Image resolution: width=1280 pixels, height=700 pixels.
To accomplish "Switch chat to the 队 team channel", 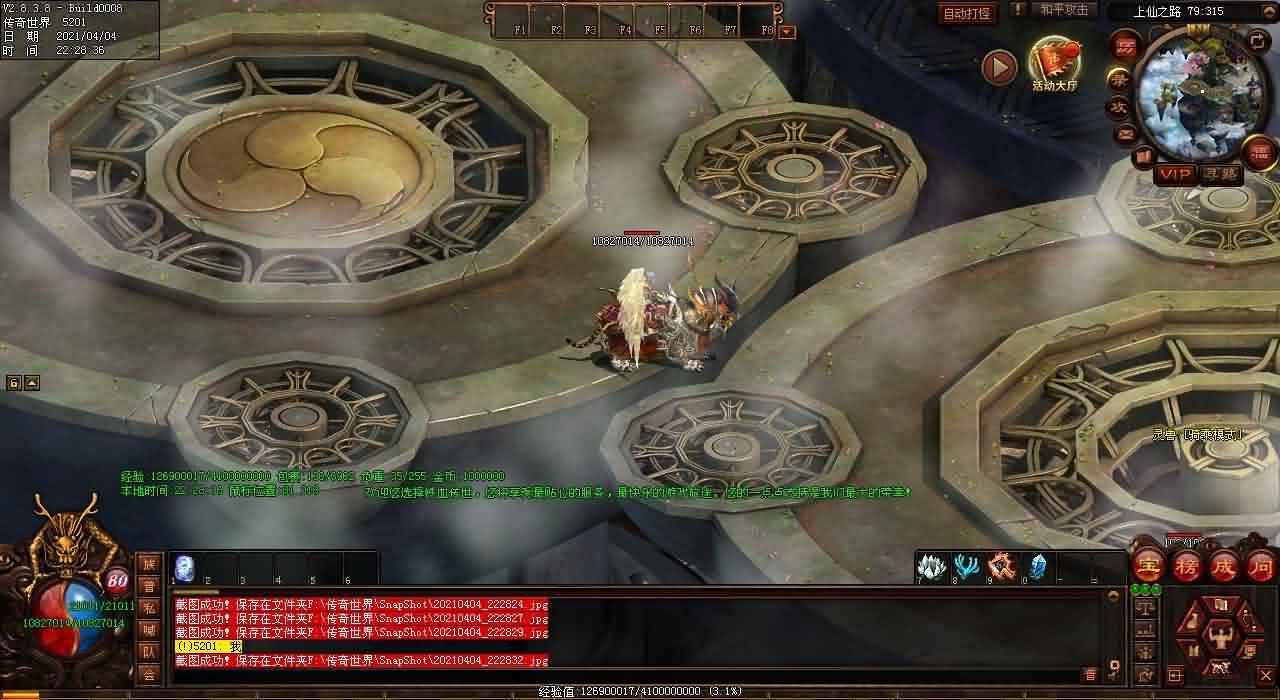I will pos(148,652).
